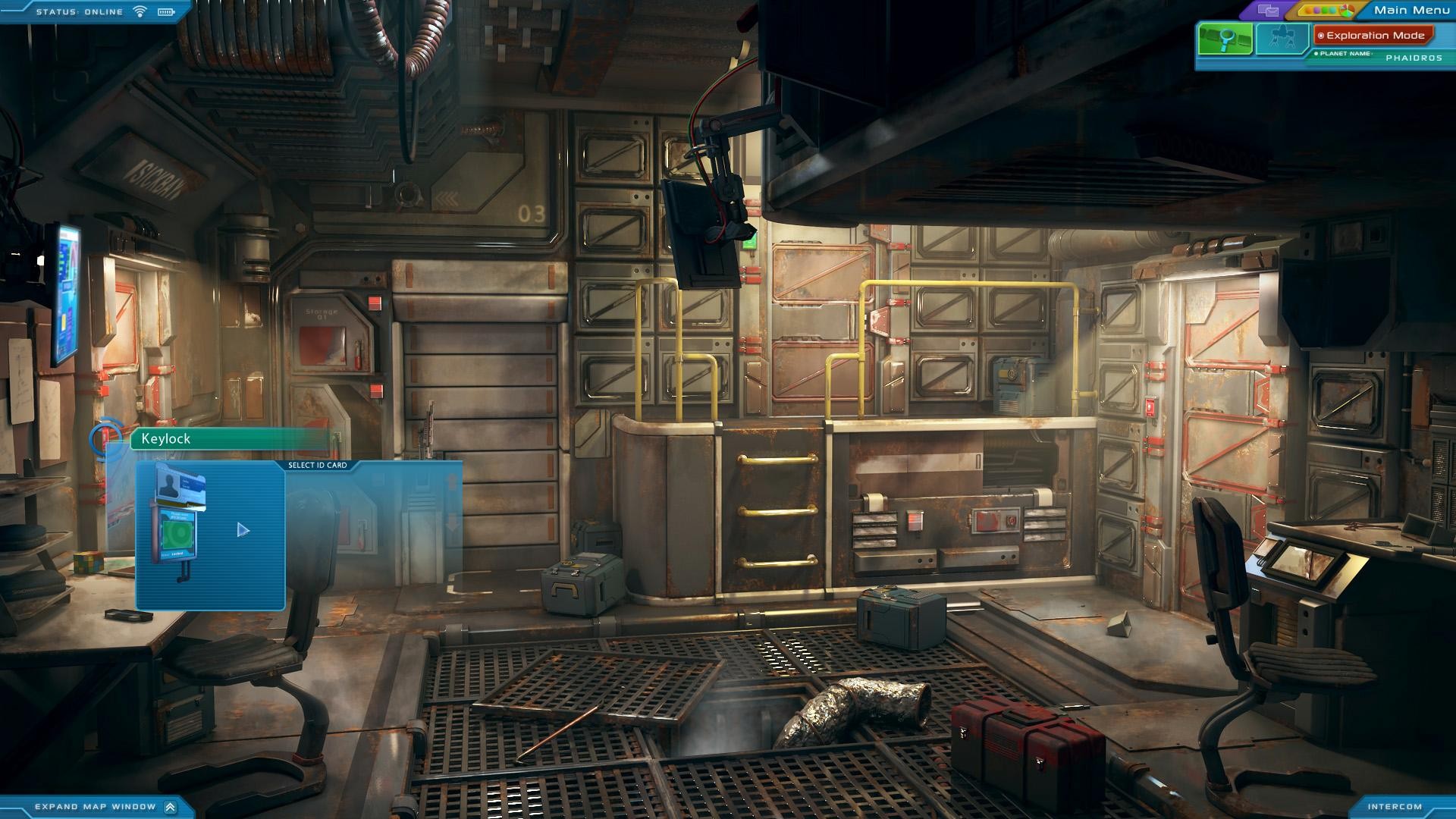
Task: Select the blue spacecraft lander button
Action: click(x=1282, y=38)
